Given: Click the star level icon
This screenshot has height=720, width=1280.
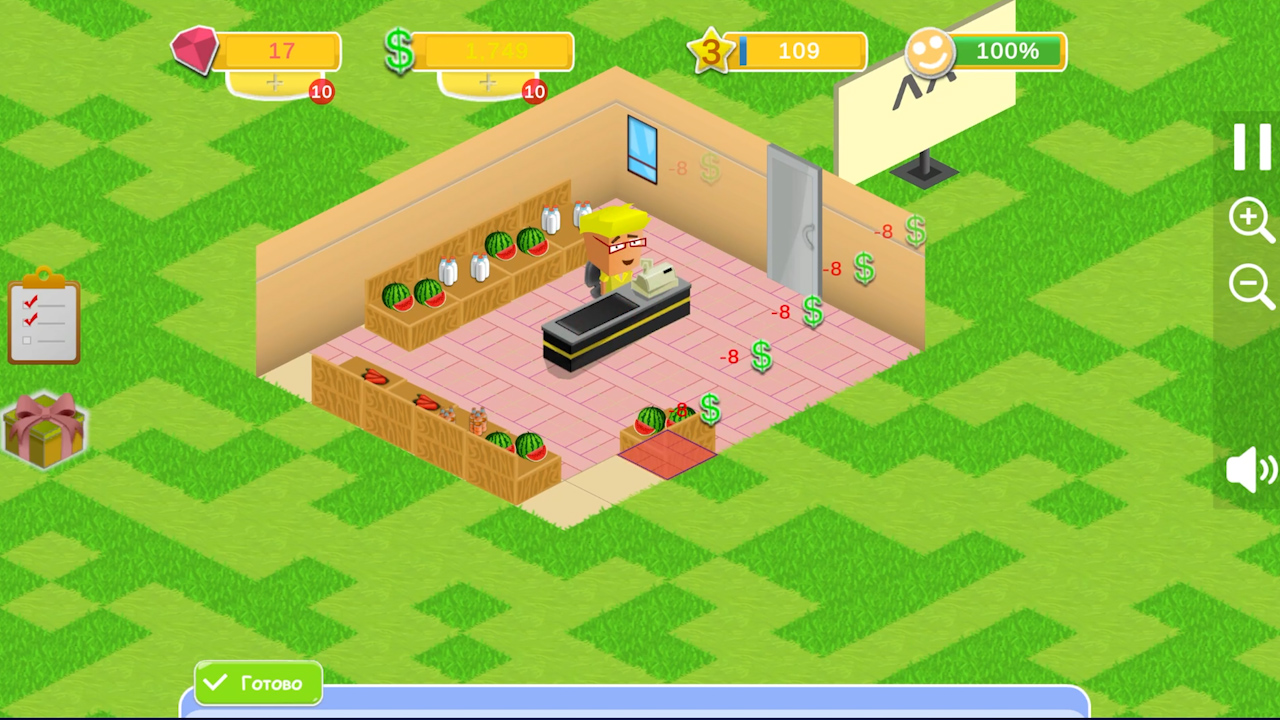Looking at the screenshot, I should [712, 50].
